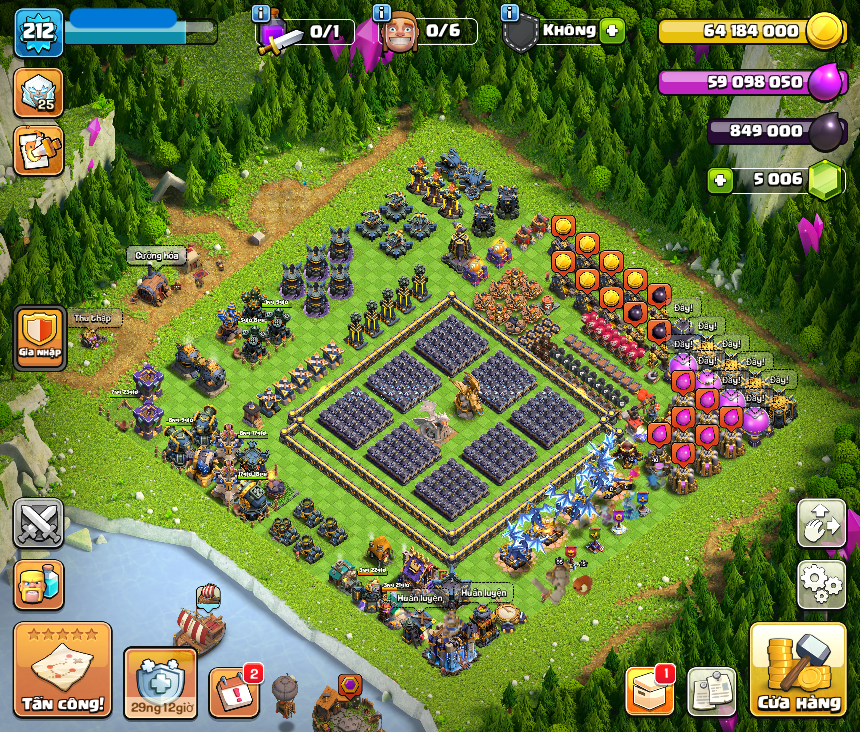Screen dimensions: 860x732
Task: Show info for the 0/1 sword counter
Action: 261,13
